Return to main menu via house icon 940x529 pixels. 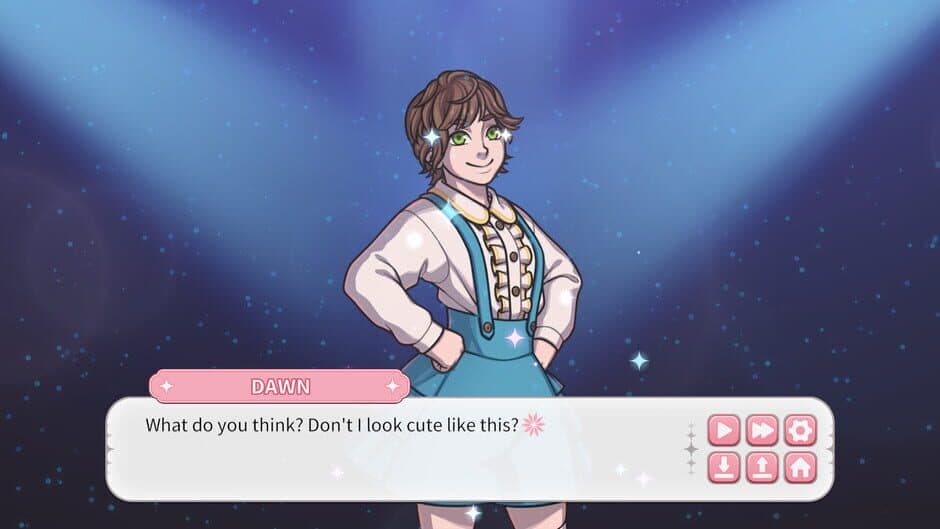click(x=800, y=466)
